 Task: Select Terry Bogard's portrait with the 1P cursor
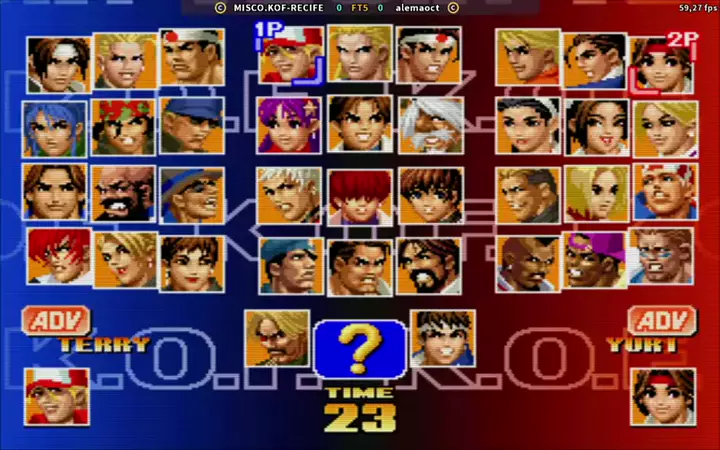point(291,58)
